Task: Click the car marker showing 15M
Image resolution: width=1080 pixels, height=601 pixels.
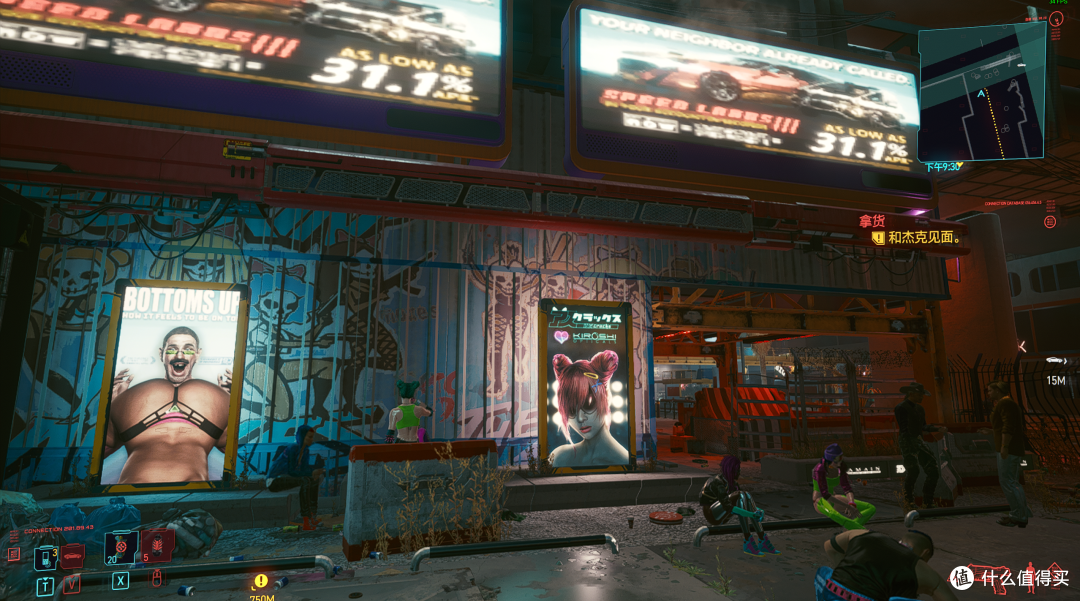Action: point(1055,360)
